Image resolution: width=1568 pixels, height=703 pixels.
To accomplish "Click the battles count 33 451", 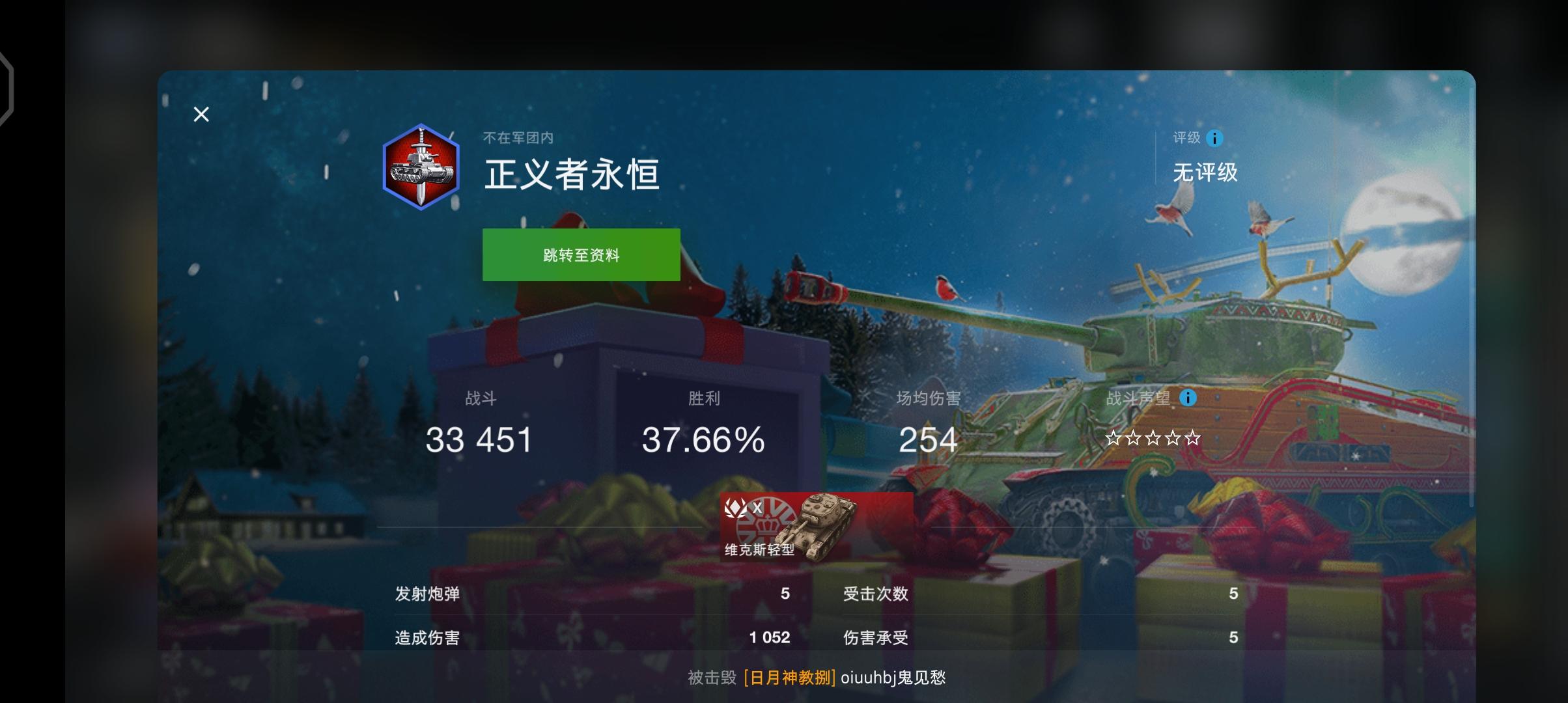I will pyautogui.click(x=480, y=440).
